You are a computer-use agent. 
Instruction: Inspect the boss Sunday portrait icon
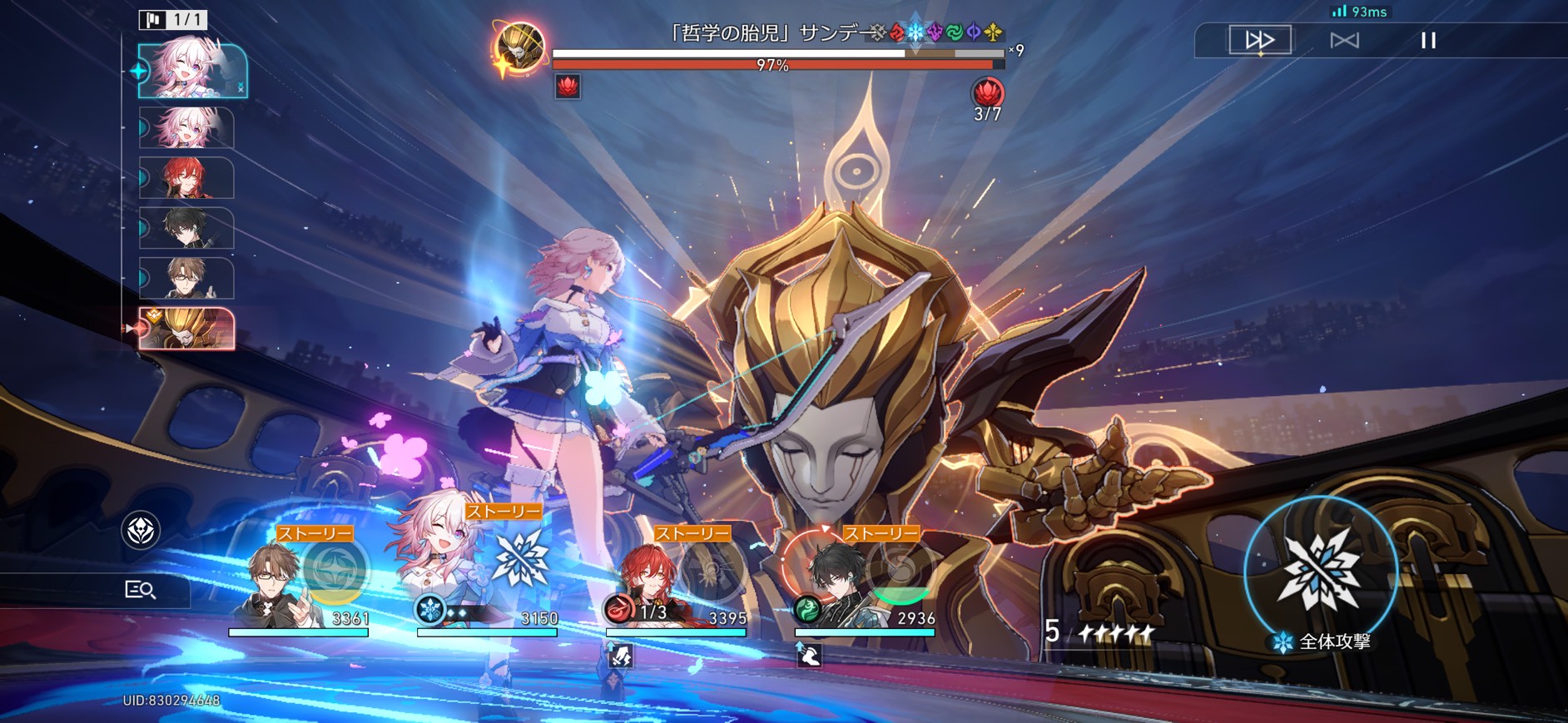click(520, 47)
